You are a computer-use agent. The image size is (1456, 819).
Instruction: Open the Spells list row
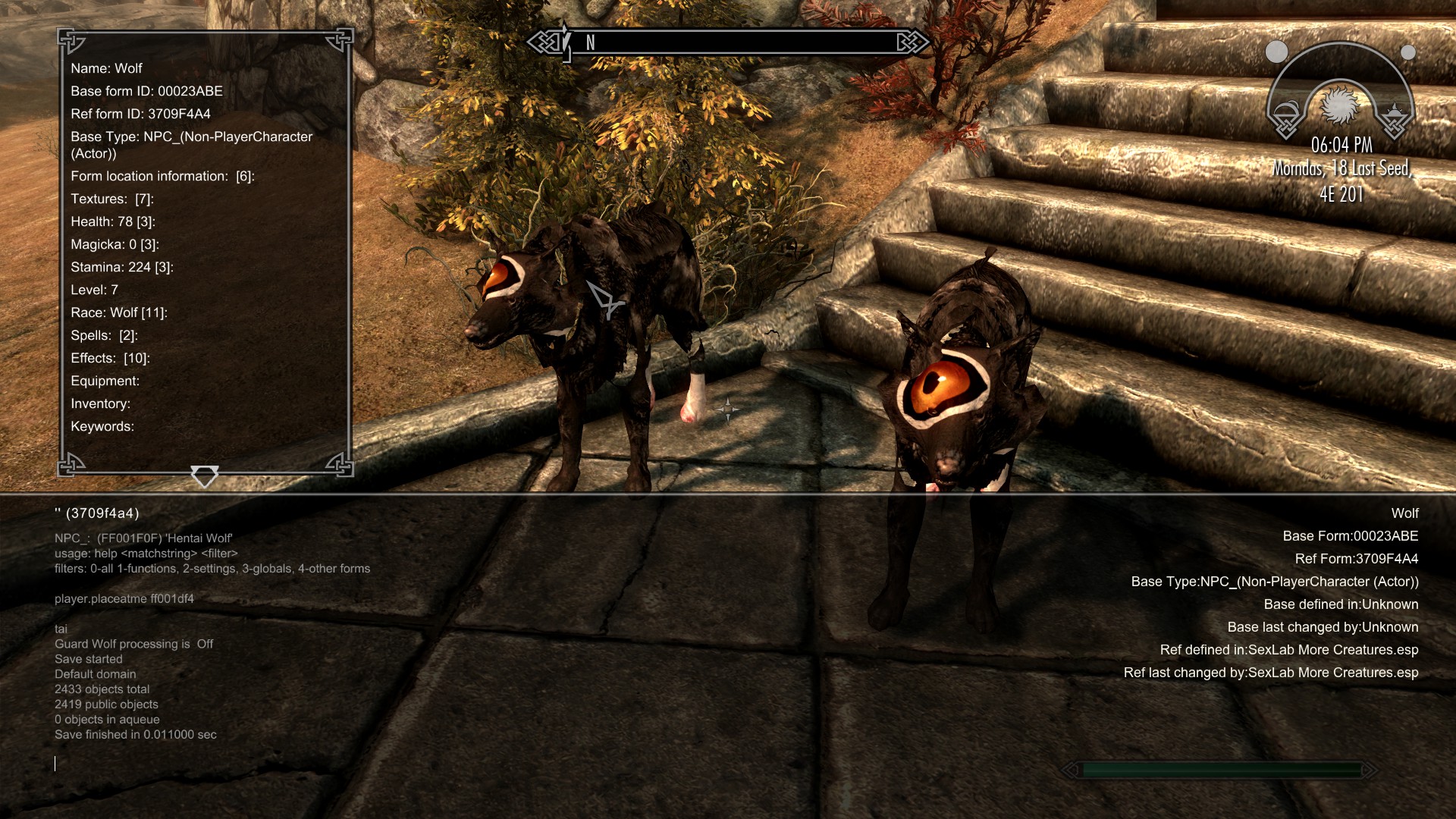(104, 335)
